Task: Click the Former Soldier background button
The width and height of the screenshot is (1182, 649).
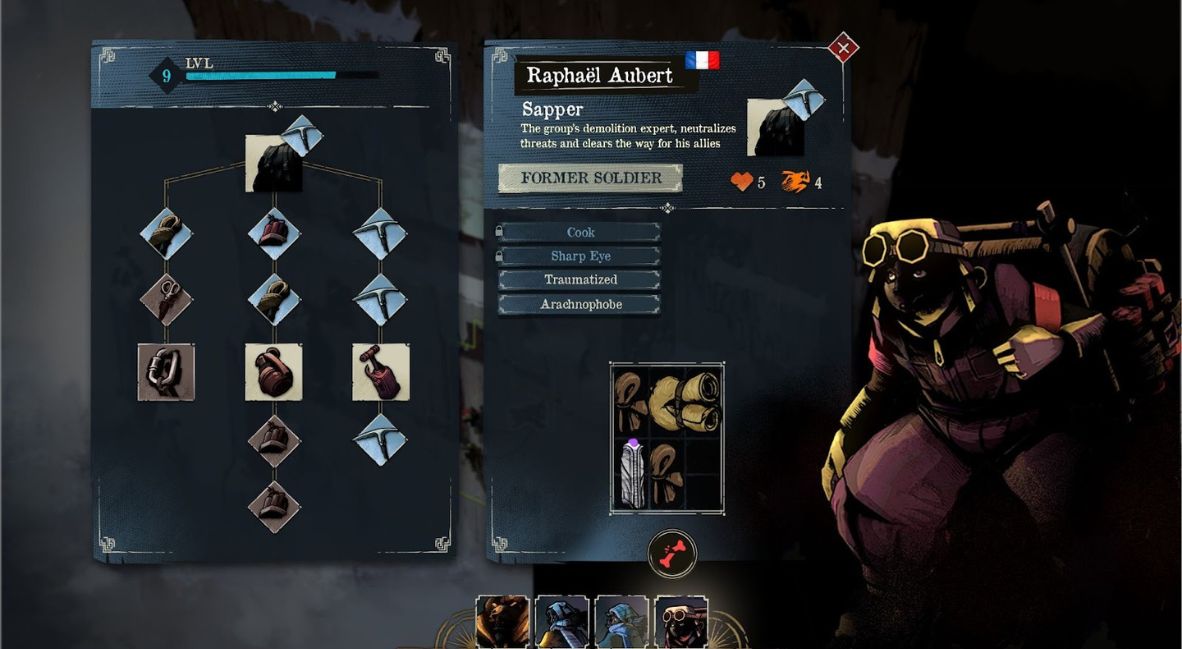Action: (590, 178)
